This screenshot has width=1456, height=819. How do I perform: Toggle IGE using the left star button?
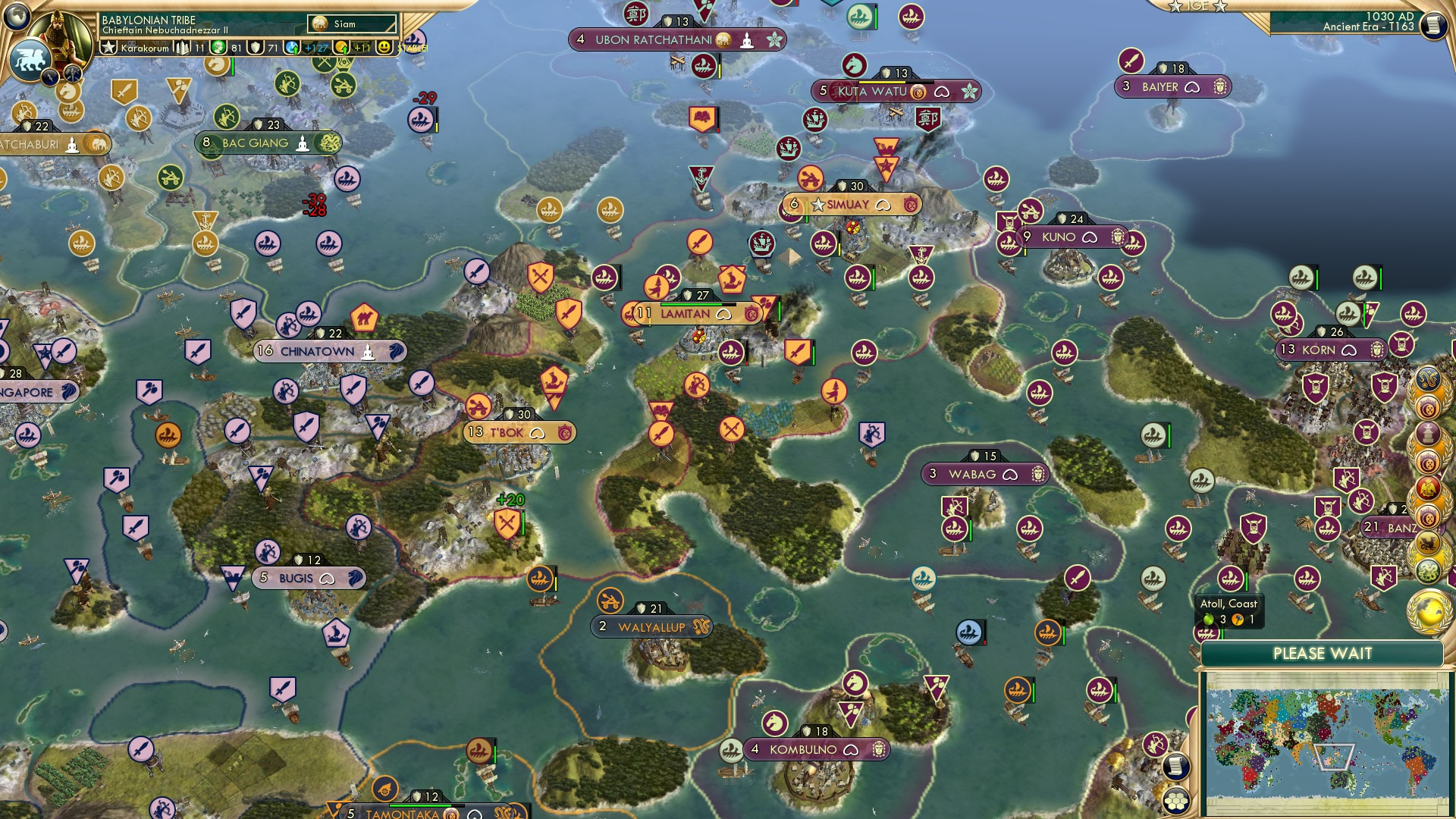tap(1174, 7)
